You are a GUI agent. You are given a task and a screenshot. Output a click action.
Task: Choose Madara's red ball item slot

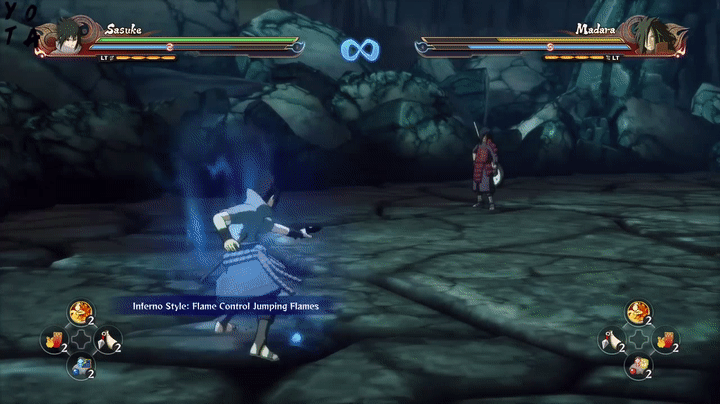pyautogui.click(x=638, y=367)
